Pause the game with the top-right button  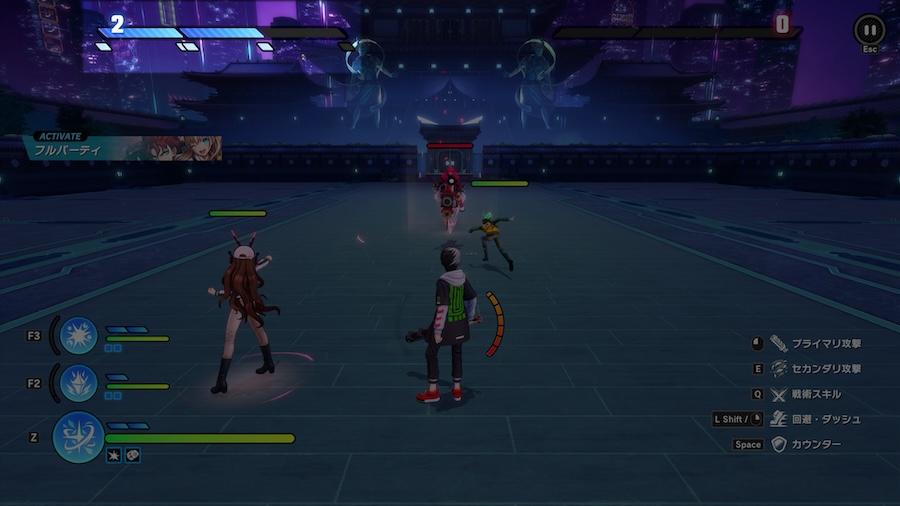click(869, 30)
